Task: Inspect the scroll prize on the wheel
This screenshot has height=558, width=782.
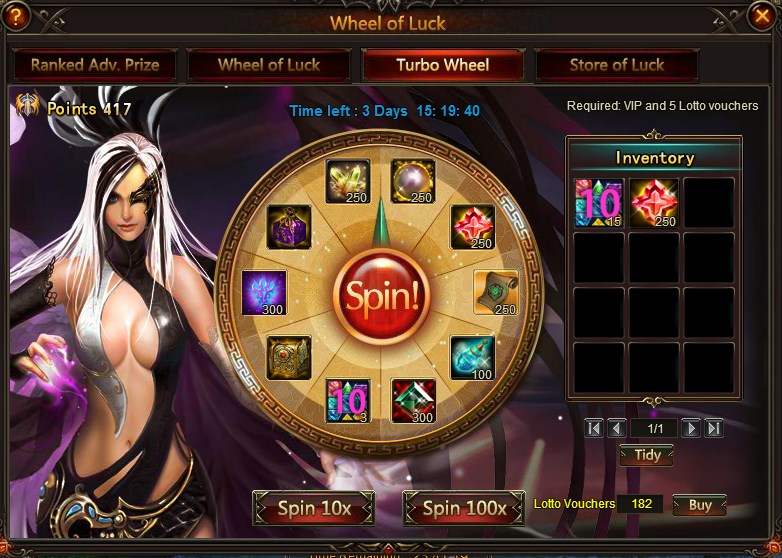Action: tap(496, 292)
